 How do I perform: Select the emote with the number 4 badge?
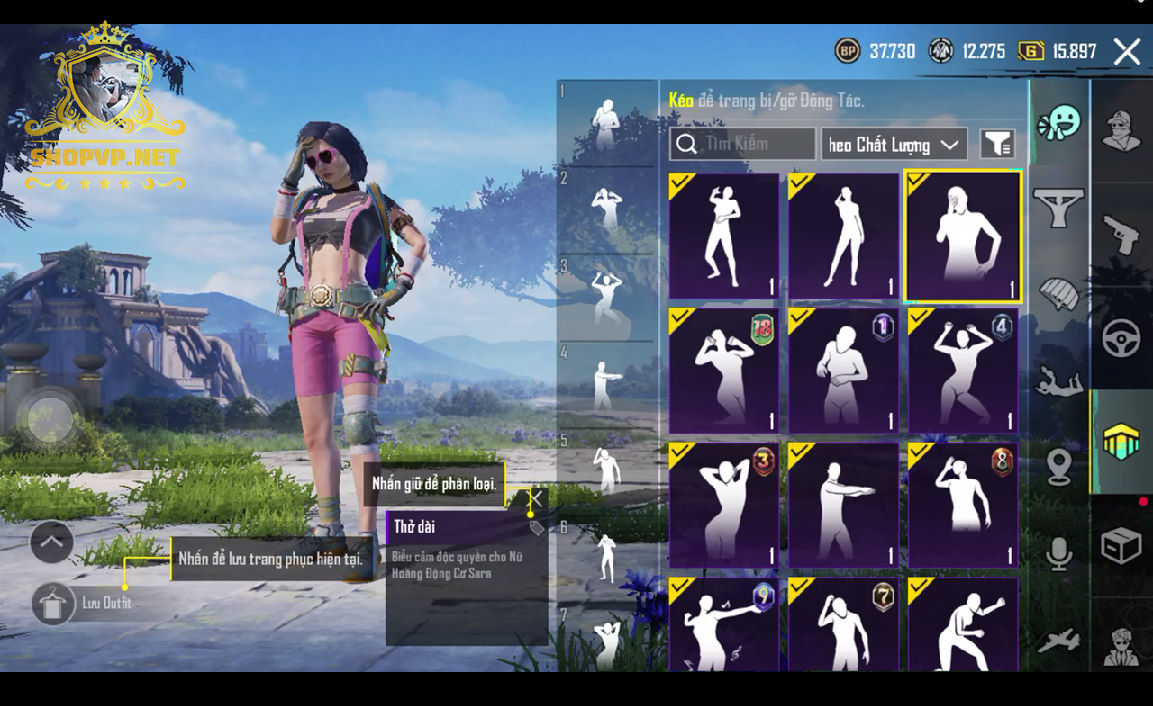(963, 370)
